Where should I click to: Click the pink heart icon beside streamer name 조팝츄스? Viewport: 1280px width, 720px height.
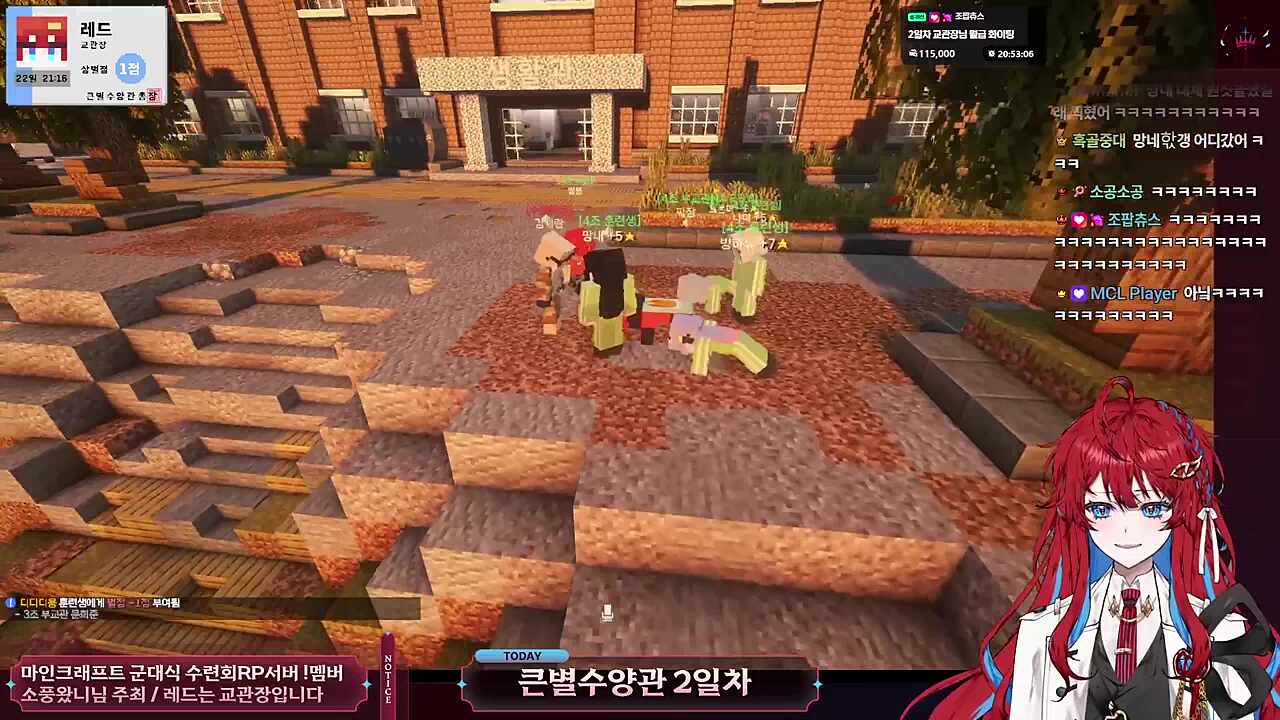pos(935,18)
